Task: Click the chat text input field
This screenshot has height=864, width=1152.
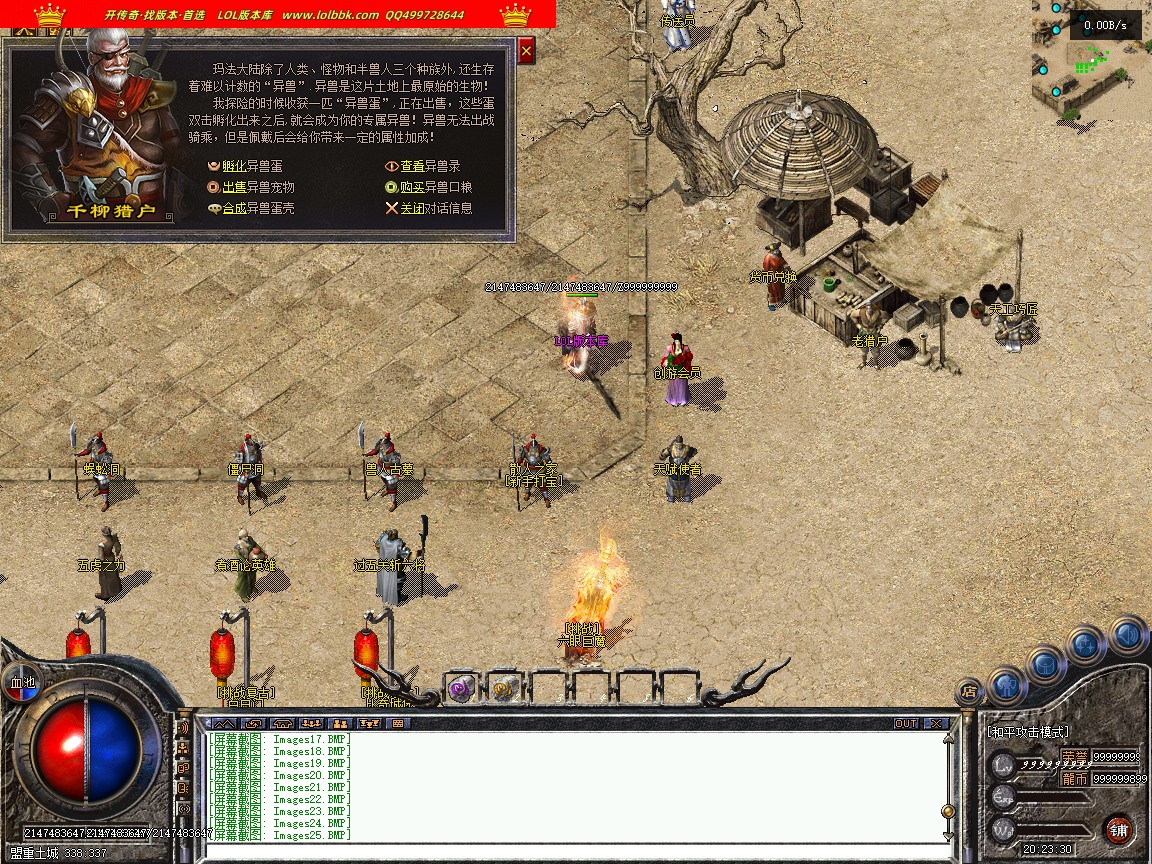Action: [570, 852]
